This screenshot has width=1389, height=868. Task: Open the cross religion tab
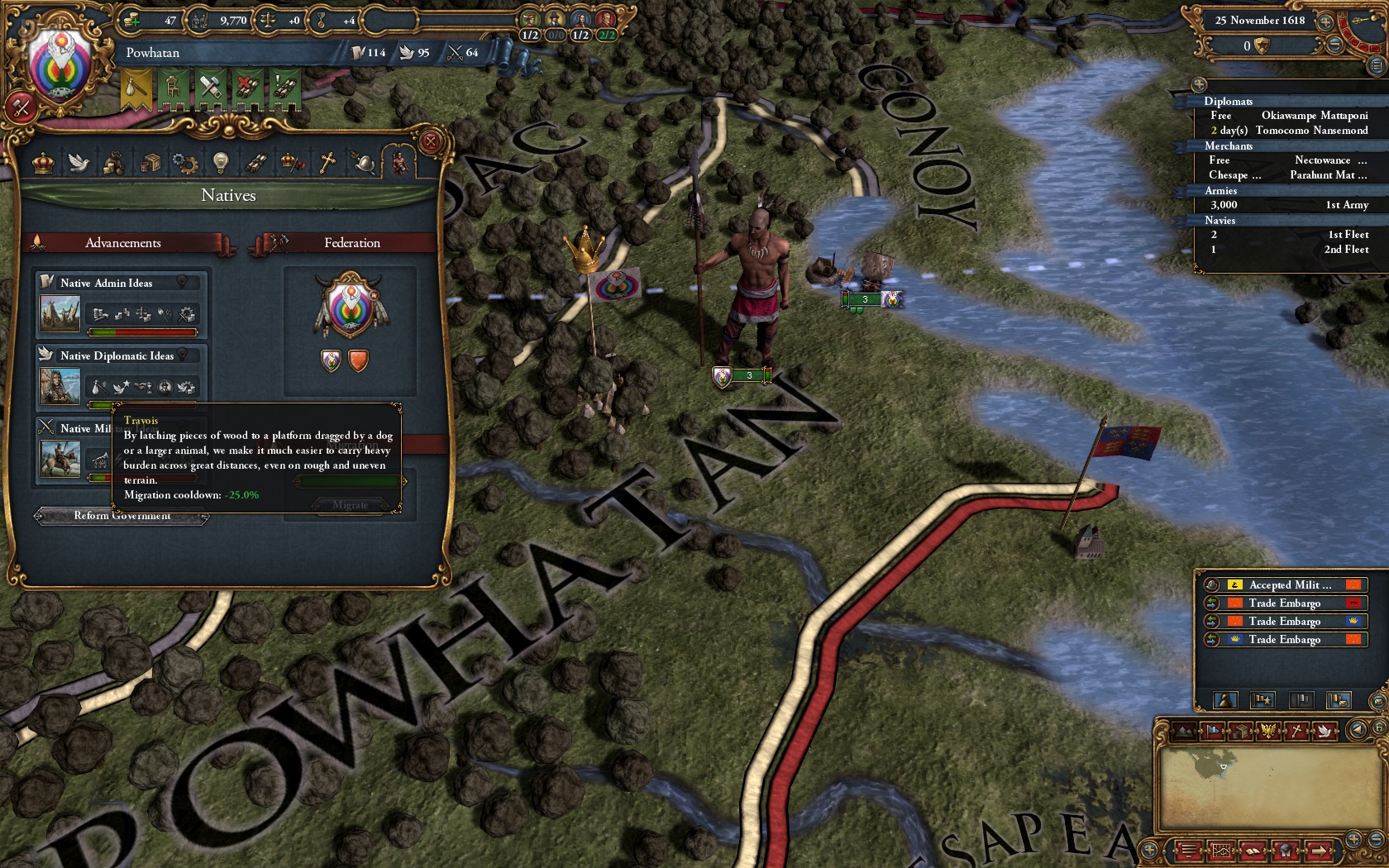[327, 163]
